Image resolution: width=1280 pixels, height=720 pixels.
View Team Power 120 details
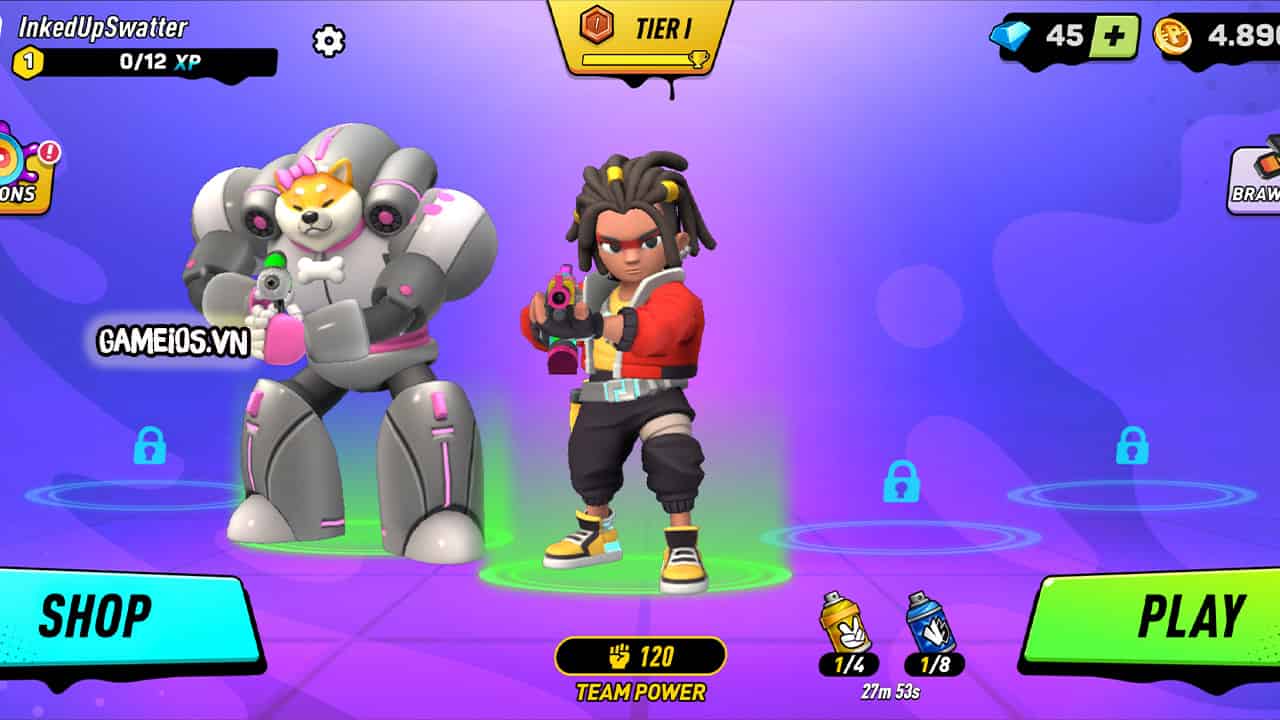[x=640, y=657]
